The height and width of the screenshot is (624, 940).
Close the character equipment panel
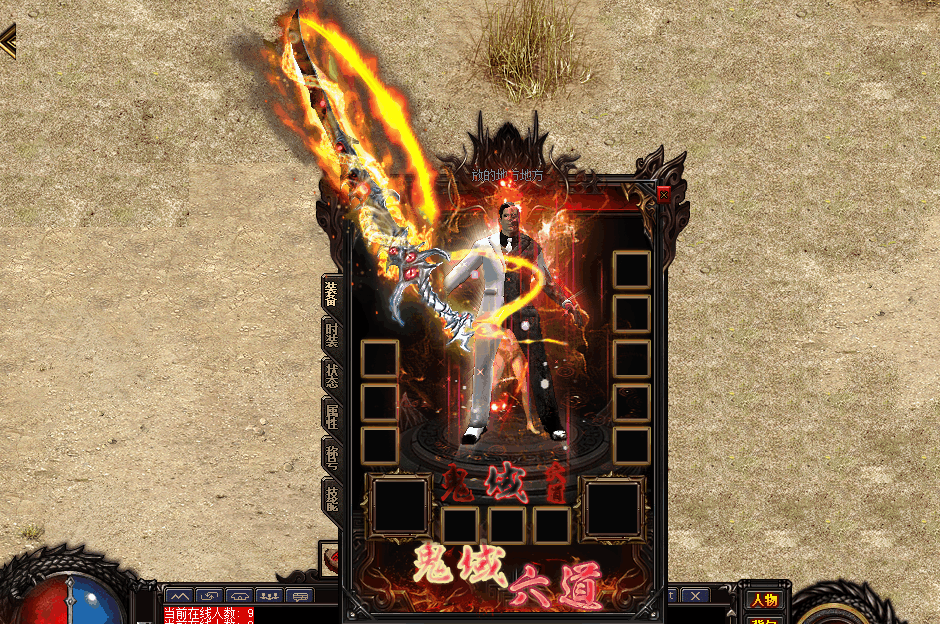(664, 195)
